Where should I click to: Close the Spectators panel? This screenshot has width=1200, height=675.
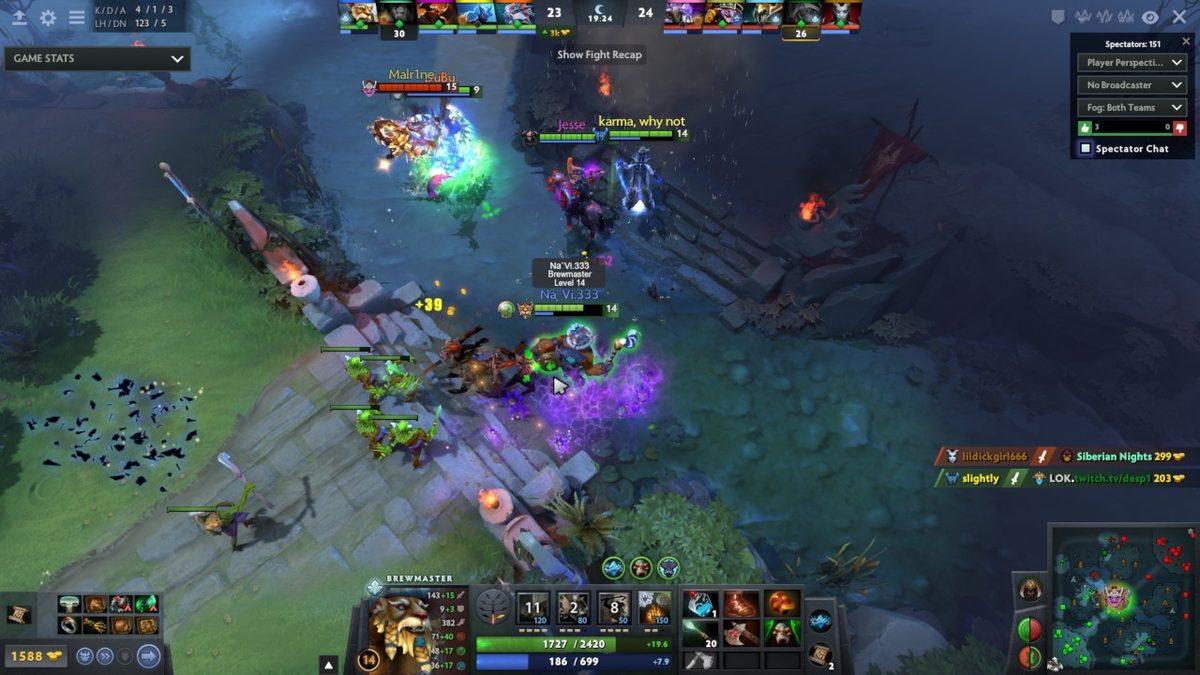[x=1187, y=42]
